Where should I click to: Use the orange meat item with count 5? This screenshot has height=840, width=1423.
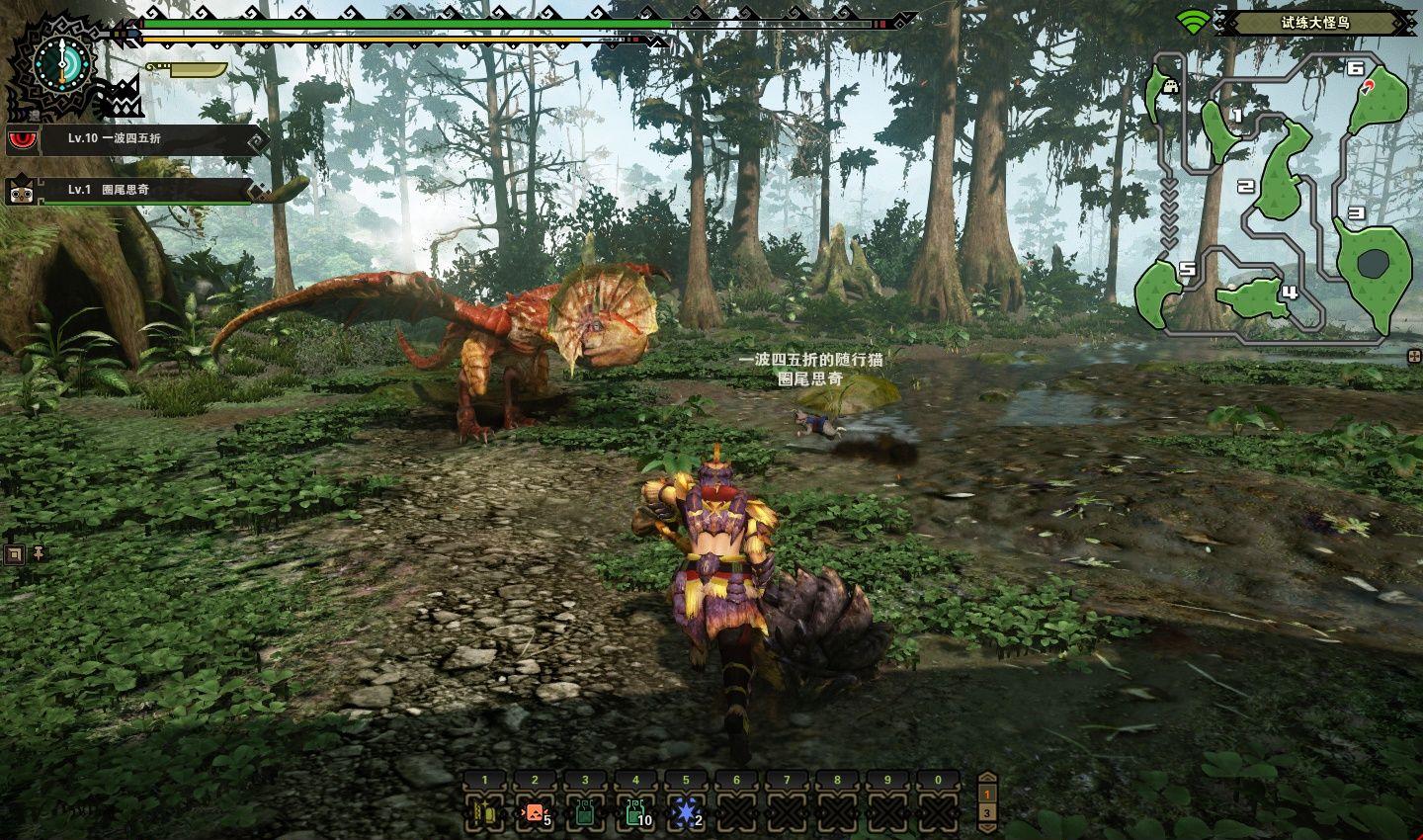[x=535, y=813]
